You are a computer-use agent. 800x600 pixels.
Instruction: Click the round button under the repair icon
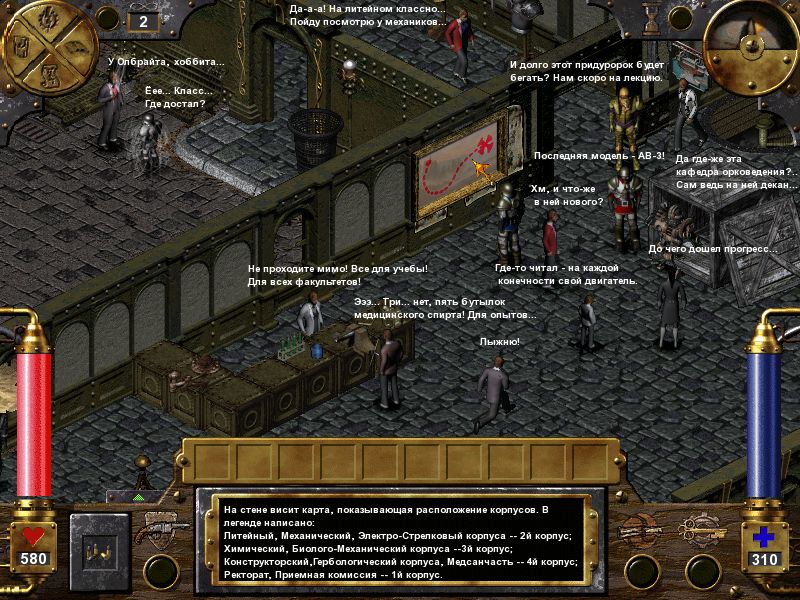(x=638, y=572)
